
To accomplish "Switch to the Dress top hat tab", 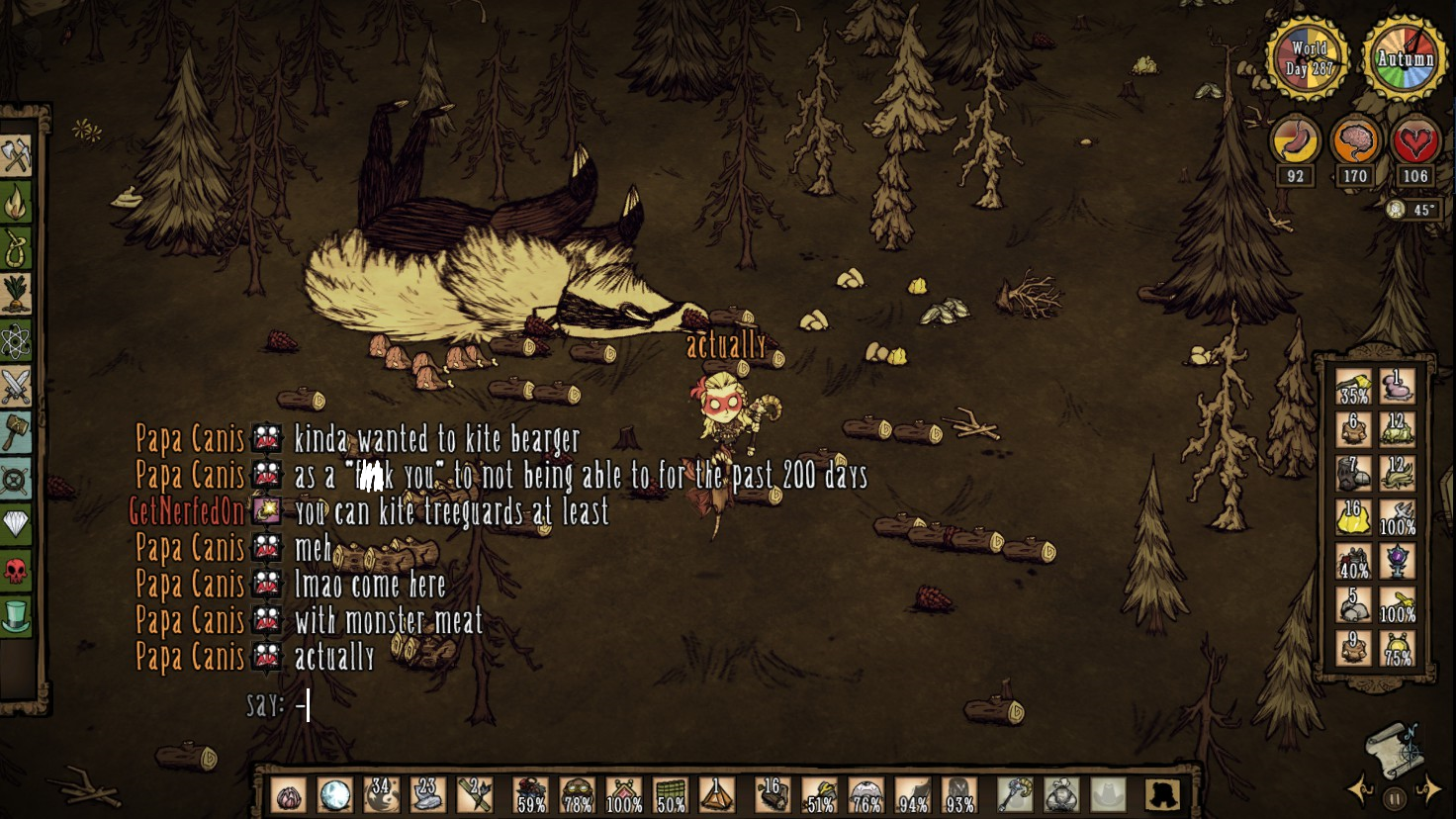I will [17, 615].
